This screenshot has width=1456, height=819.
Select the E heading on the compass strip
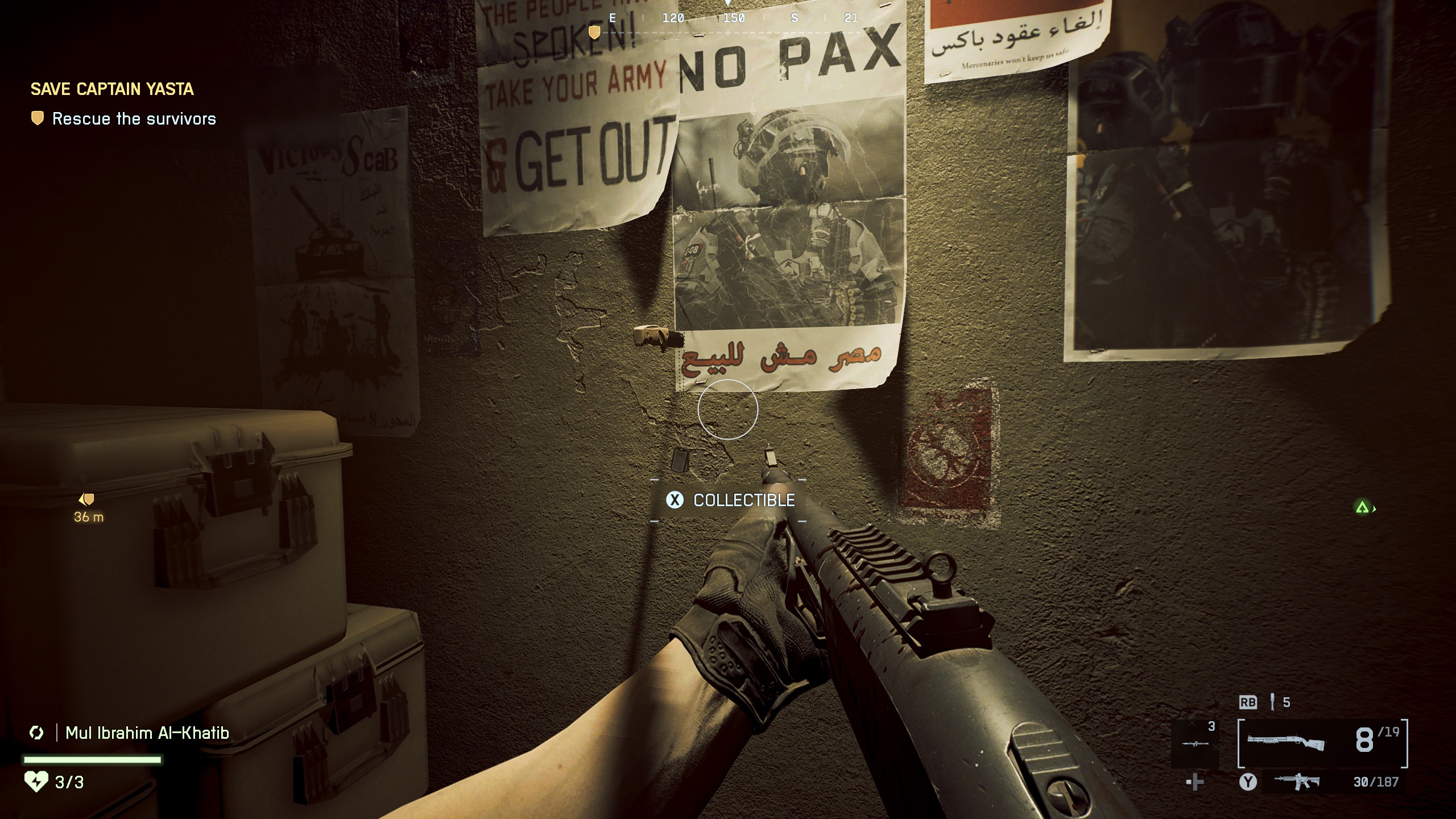pyautogui.click(x=611, y=18)
